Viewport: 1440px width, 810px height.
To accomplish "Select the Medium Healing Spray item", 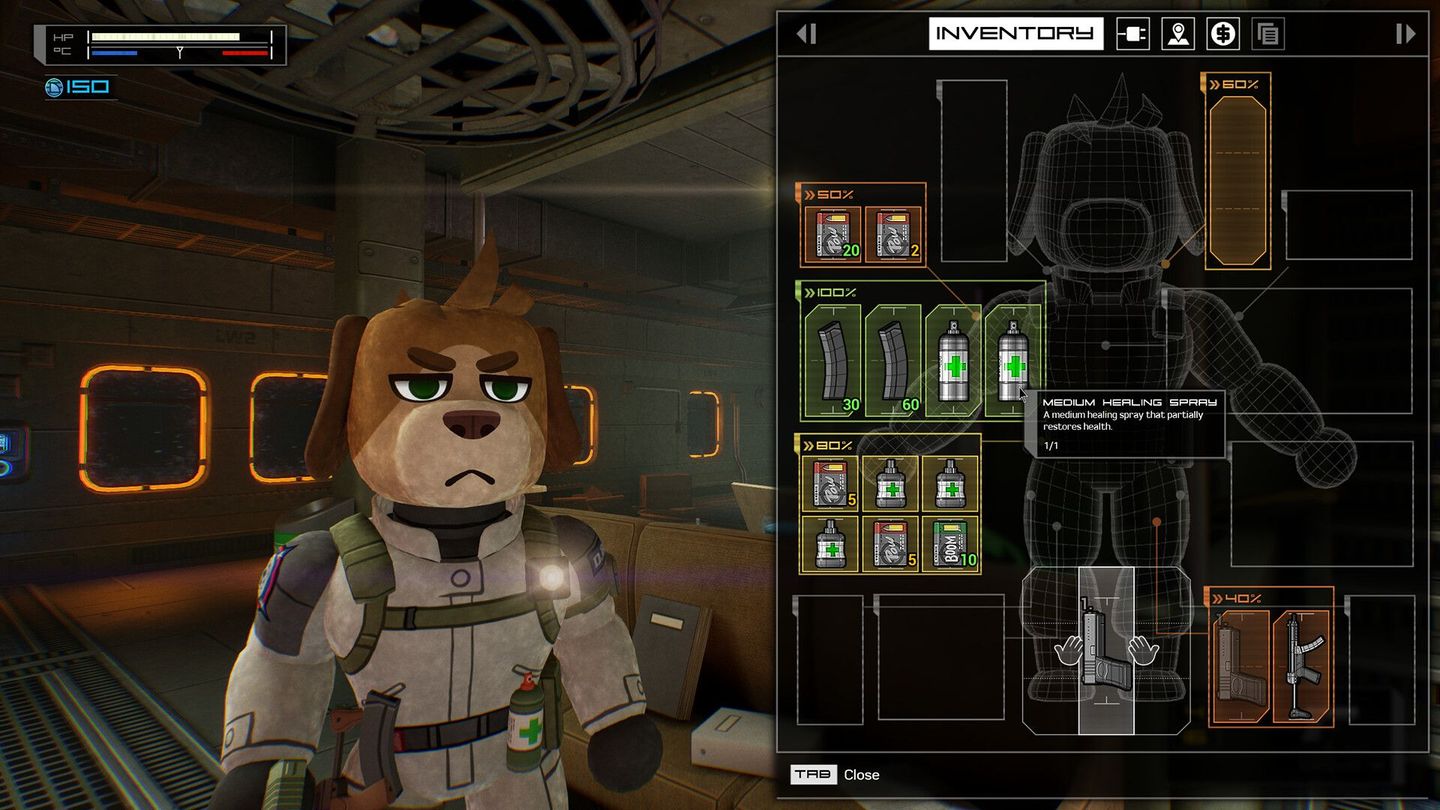I will point(1011,360).
